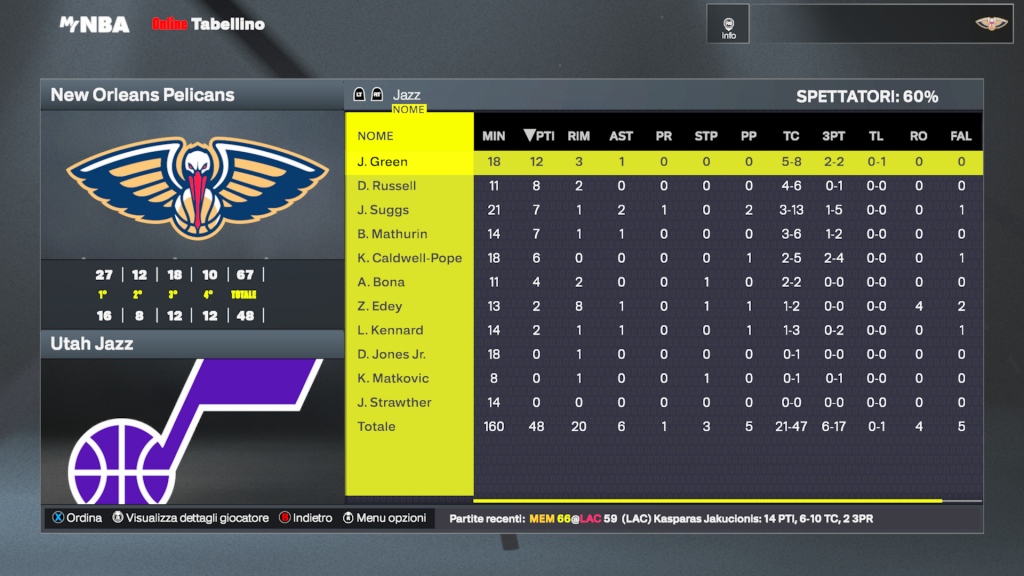Select Z. Edey in the table
Viewport: 1024px width, 576px height.
tap(378, 306)
